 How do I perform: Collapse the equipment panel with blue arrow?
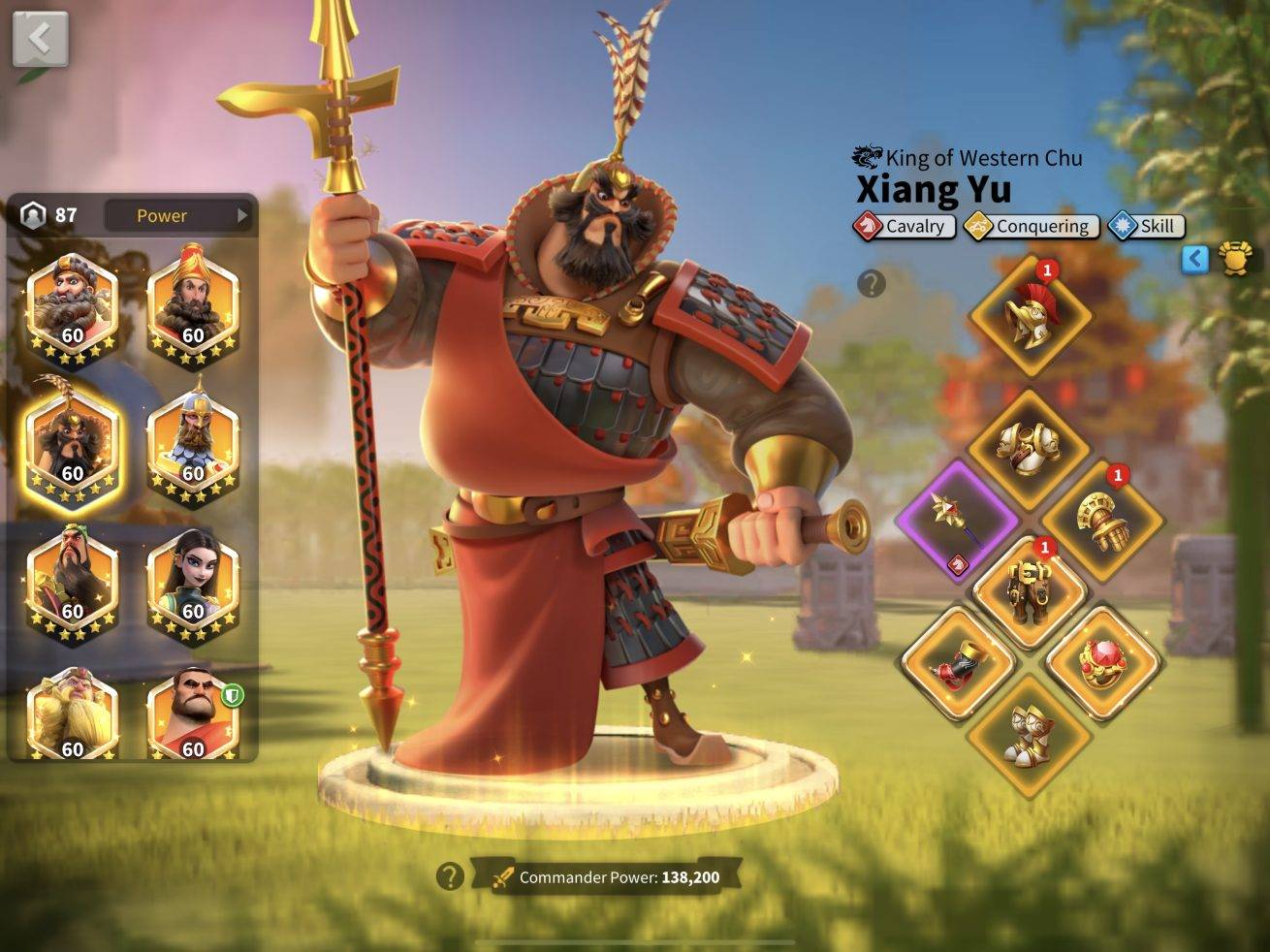pos(1195,258)
